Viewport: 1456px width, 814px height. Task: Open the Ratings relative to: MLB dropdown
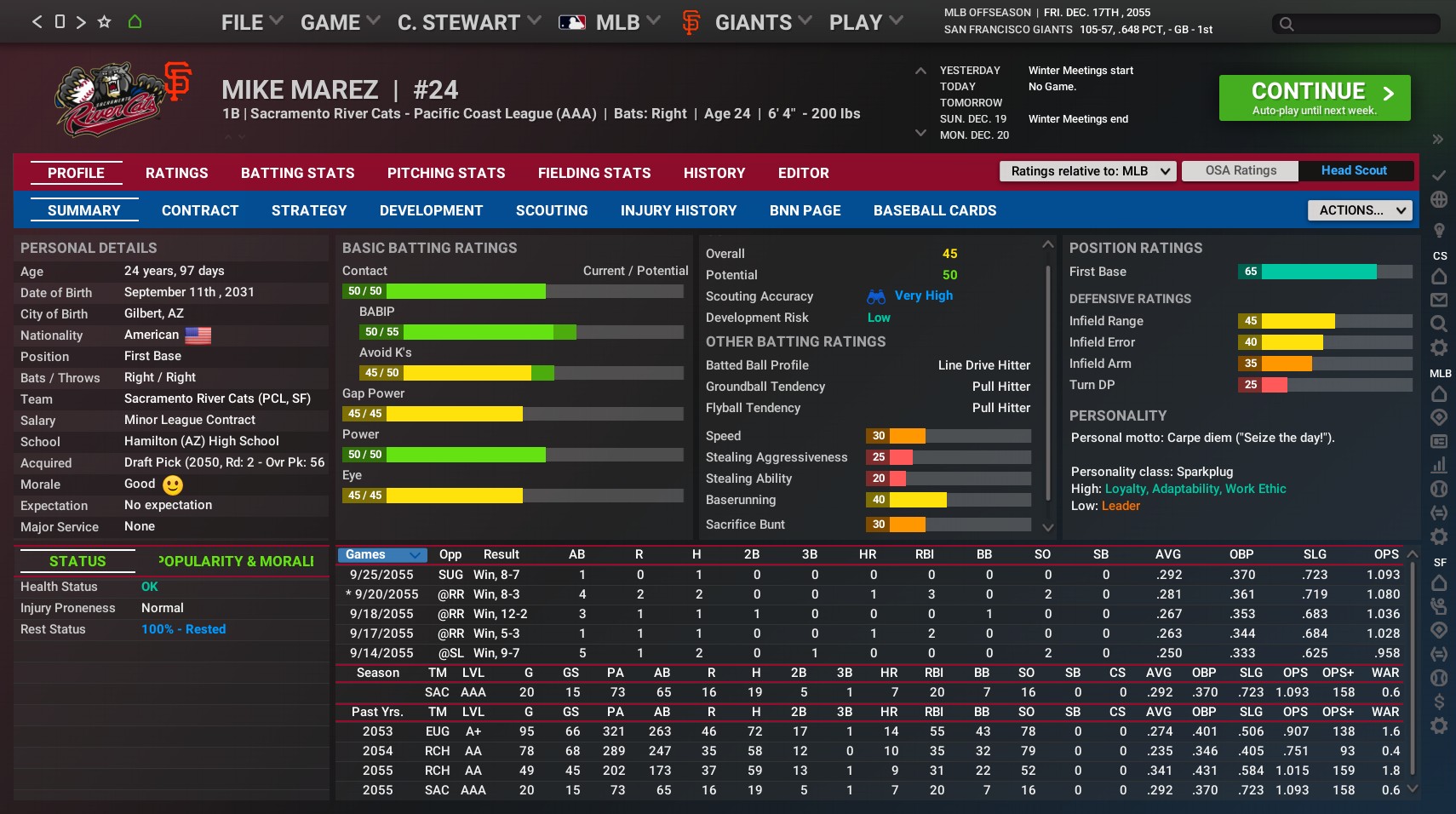tap(1087, 171)
